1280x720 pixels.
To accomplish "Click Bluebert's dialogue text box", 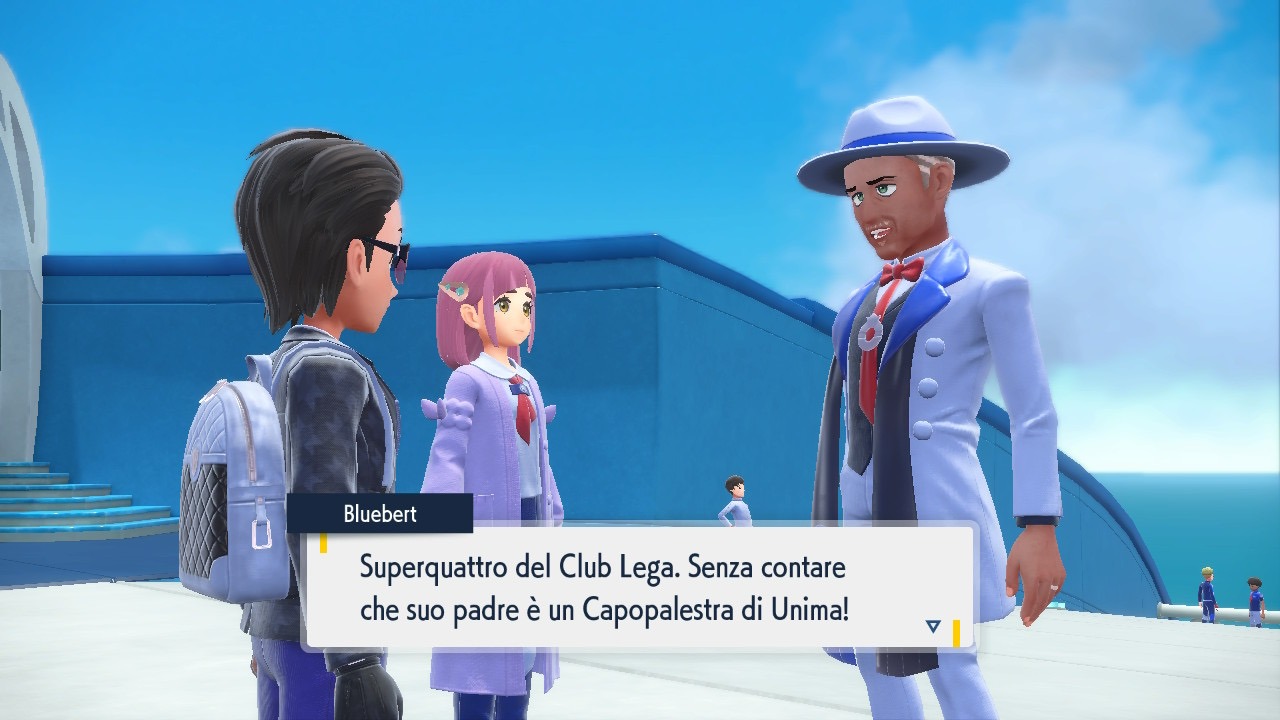I will tap(638, 588).
